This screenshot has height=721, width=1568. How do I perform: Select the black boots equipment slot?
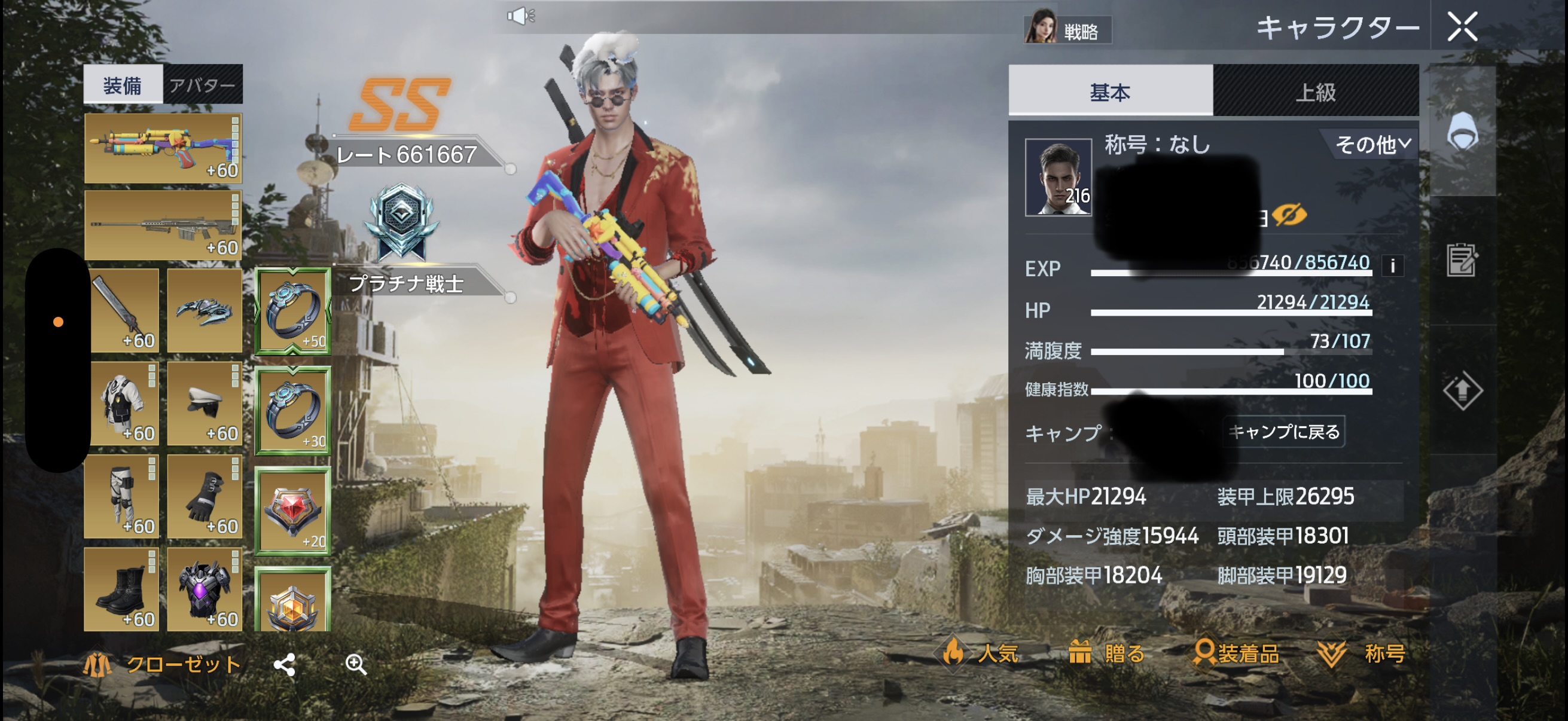click(122, 588)
